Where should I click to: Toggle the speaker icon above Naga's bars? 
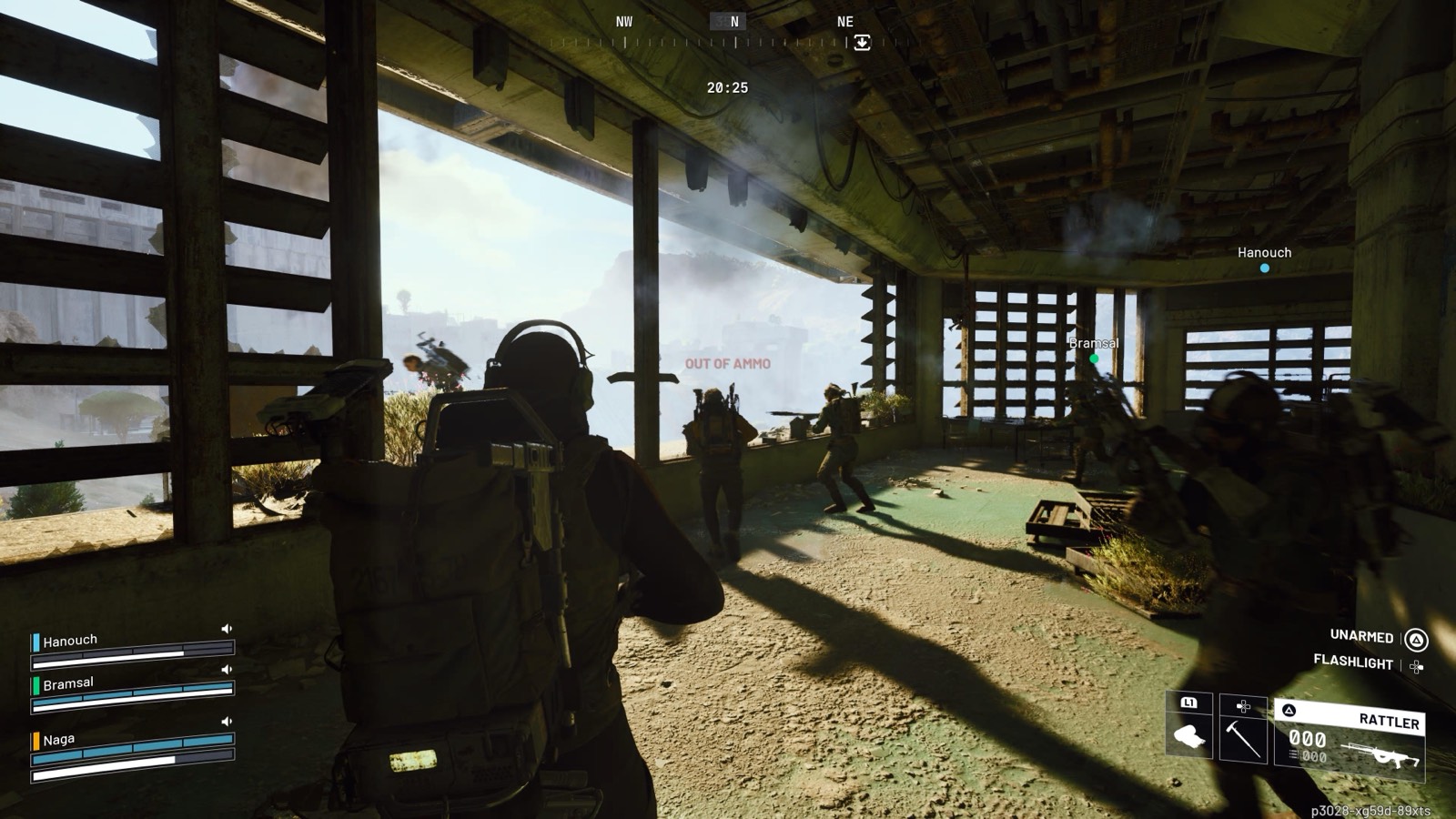227,722
